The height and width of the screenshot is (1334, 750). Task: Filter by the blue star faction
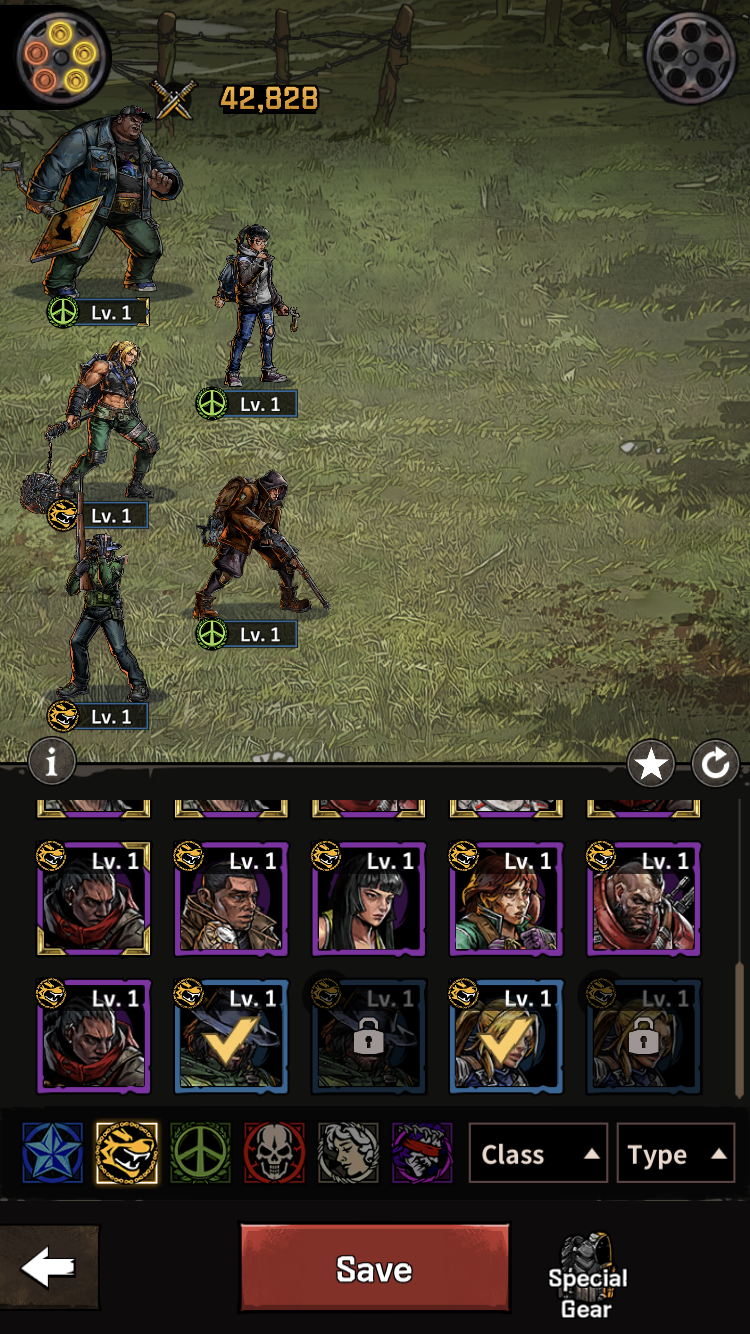pos(51,1153)
